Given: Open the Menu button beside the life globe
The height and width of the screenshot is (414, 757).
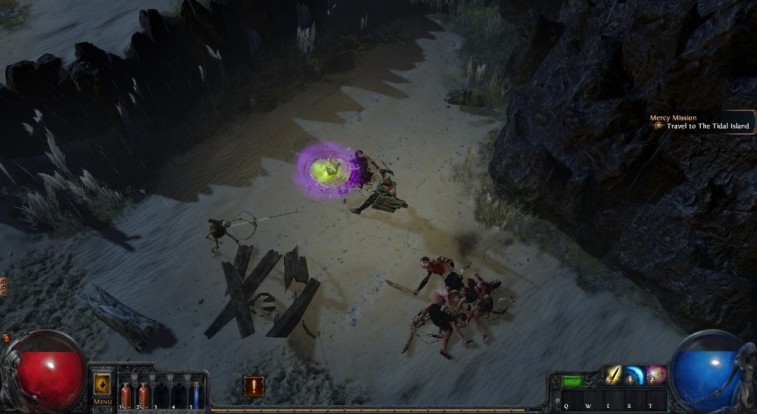Looking at the screenshot, I should pos(102,386).
